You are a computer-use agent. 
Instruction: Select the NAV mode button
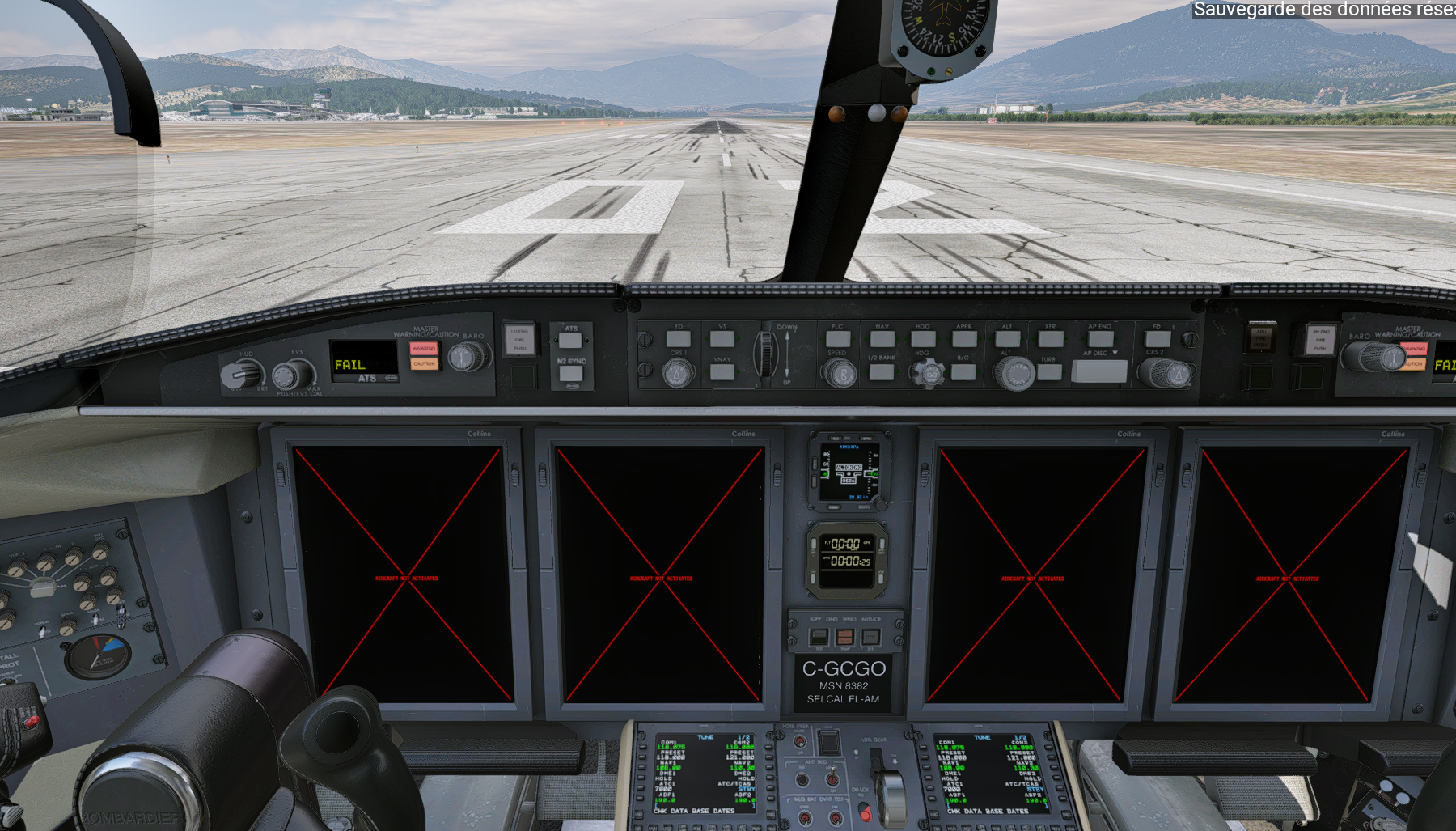pyautogui.click(x=882, y=339)
